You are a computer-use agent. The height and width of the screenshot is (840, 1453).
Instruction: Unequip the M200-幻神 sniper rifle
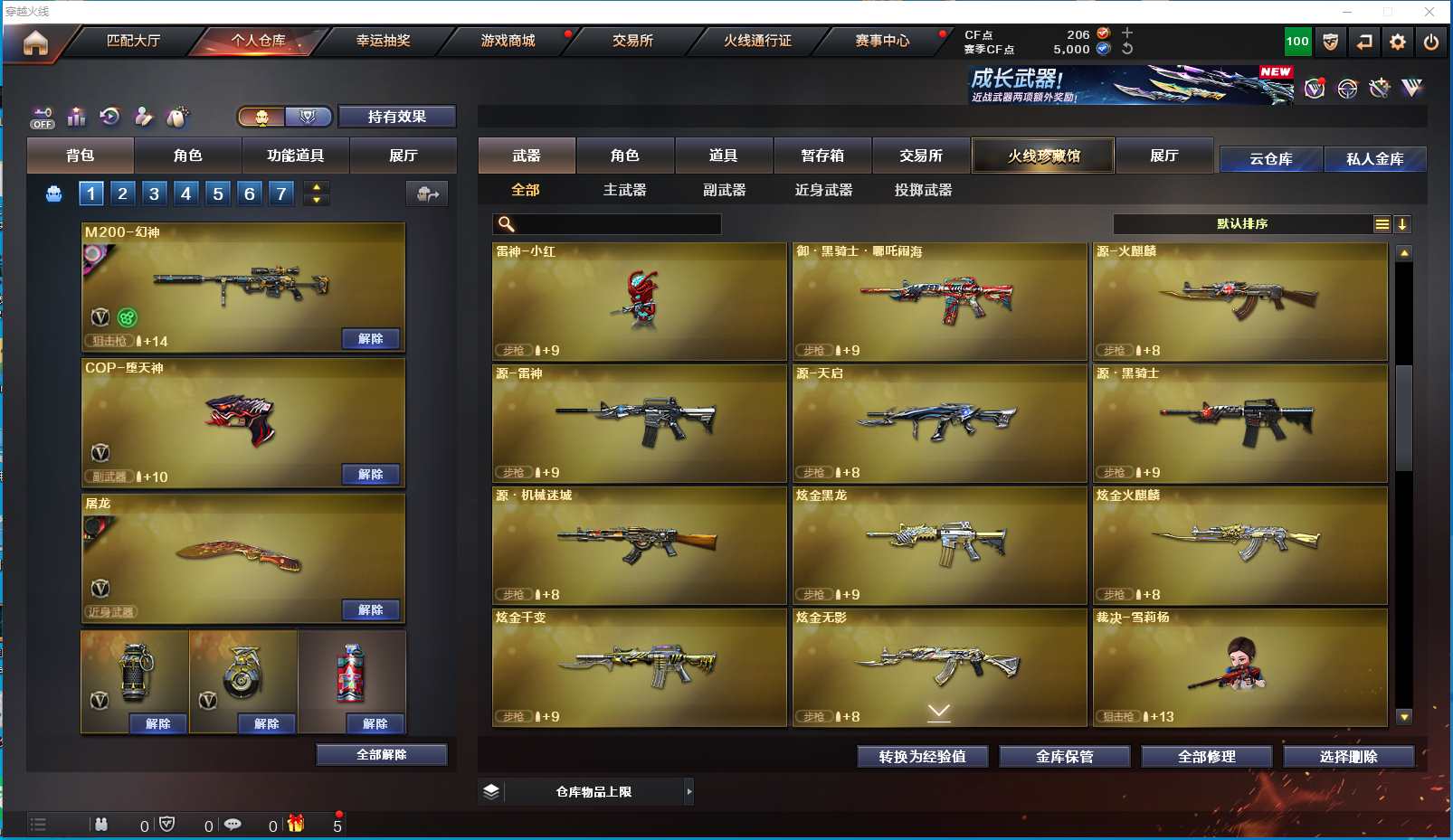click(x=371, y=339)
